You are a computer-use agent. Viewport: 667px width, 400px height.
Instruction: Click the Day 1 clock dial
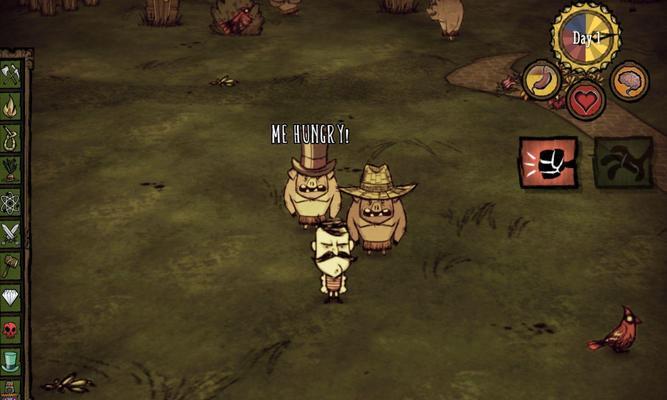[585, 38]
